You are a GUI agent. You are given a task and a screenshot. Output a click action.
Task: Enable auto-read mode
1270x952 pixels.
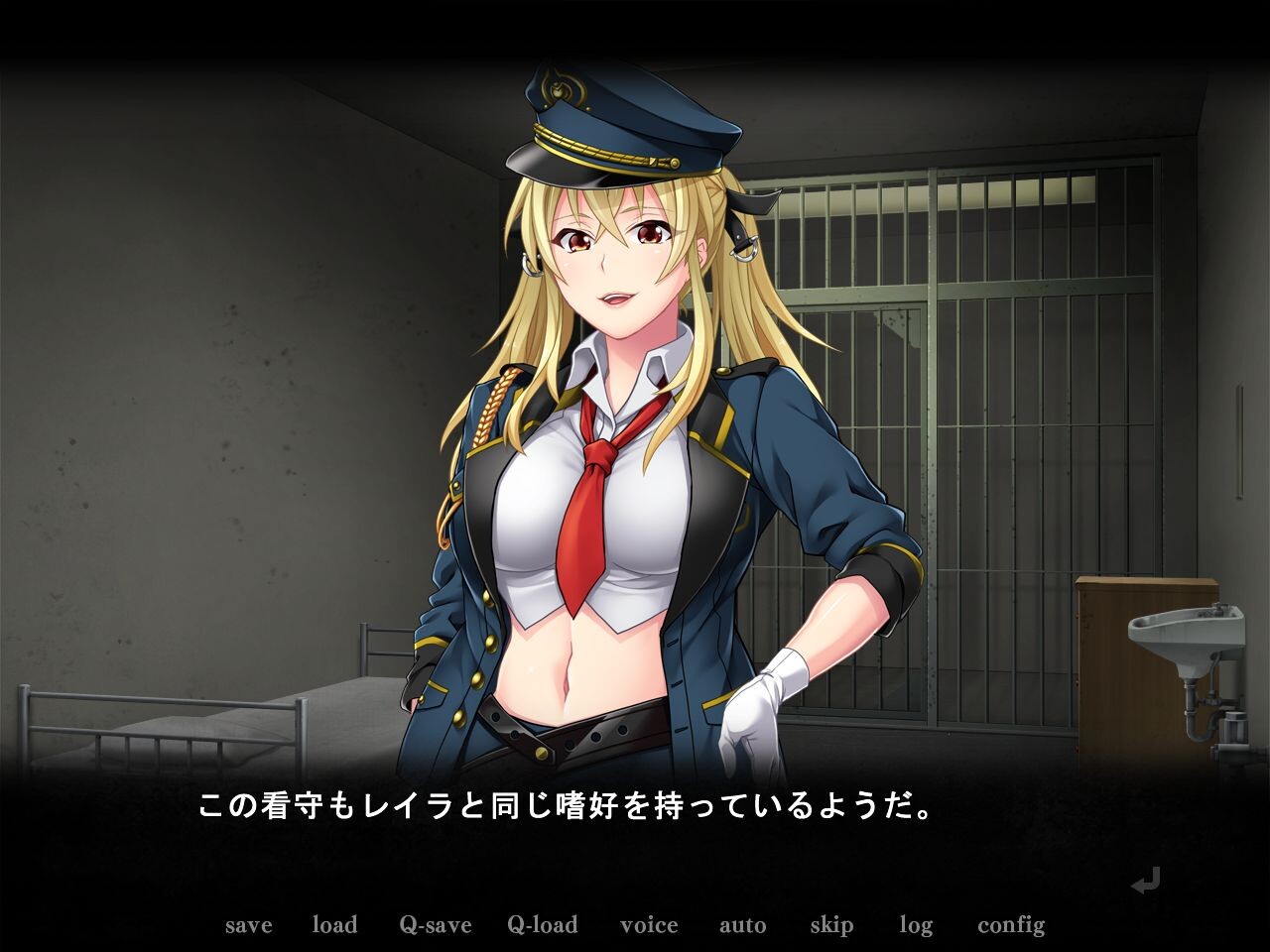click(743, 925)
